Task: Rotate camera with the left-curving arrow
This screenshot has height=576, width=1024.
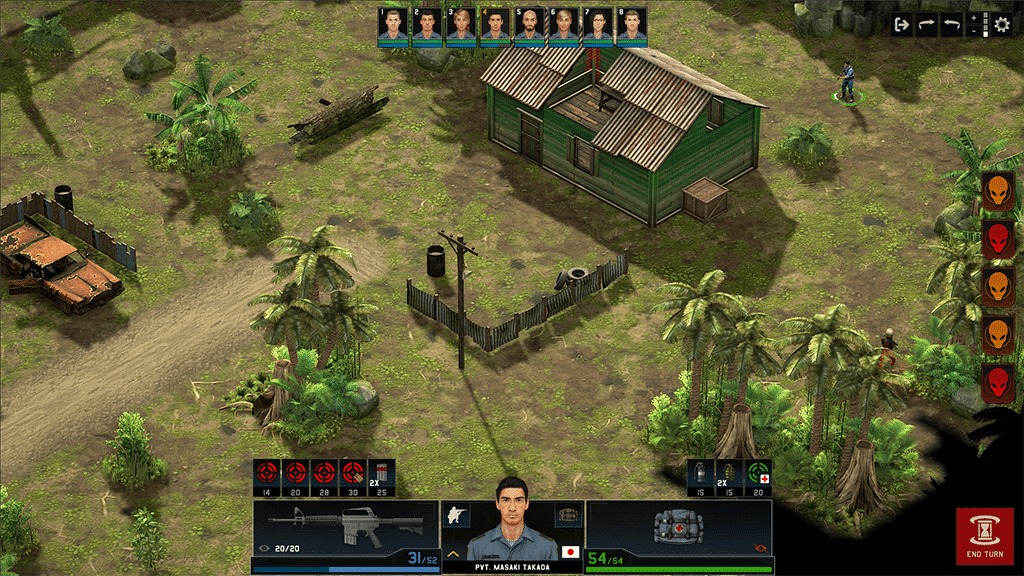Action: click(952, 25)
